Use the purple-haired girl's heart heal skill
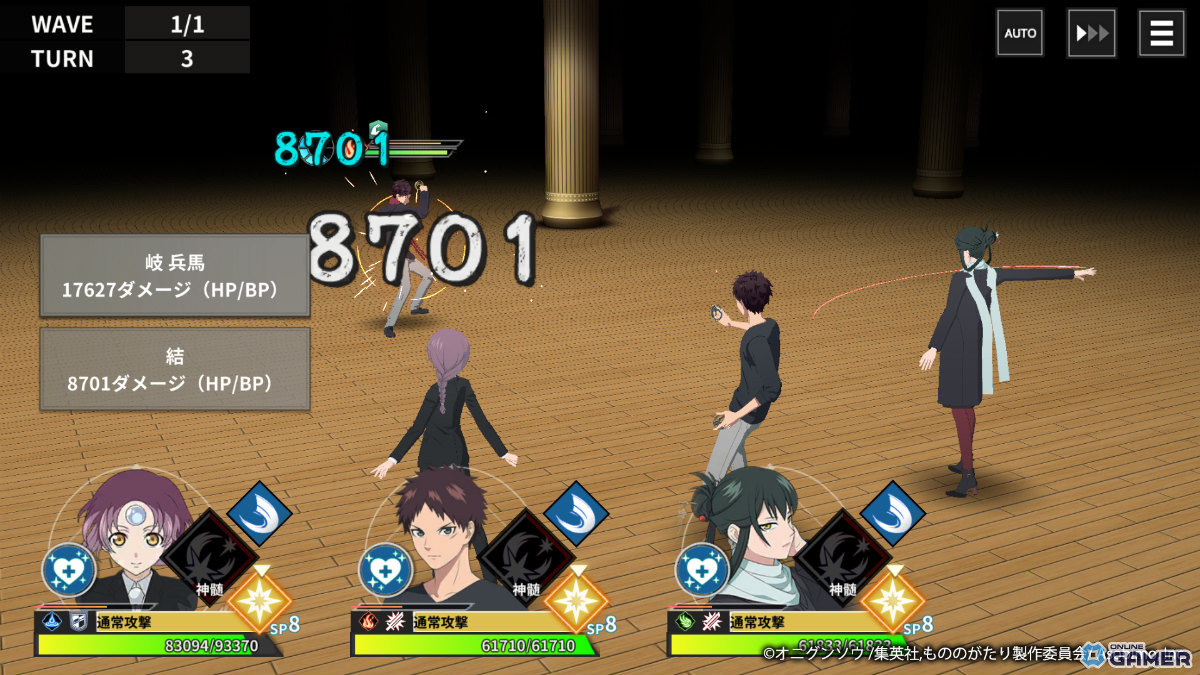 click(x=69, y=570)
